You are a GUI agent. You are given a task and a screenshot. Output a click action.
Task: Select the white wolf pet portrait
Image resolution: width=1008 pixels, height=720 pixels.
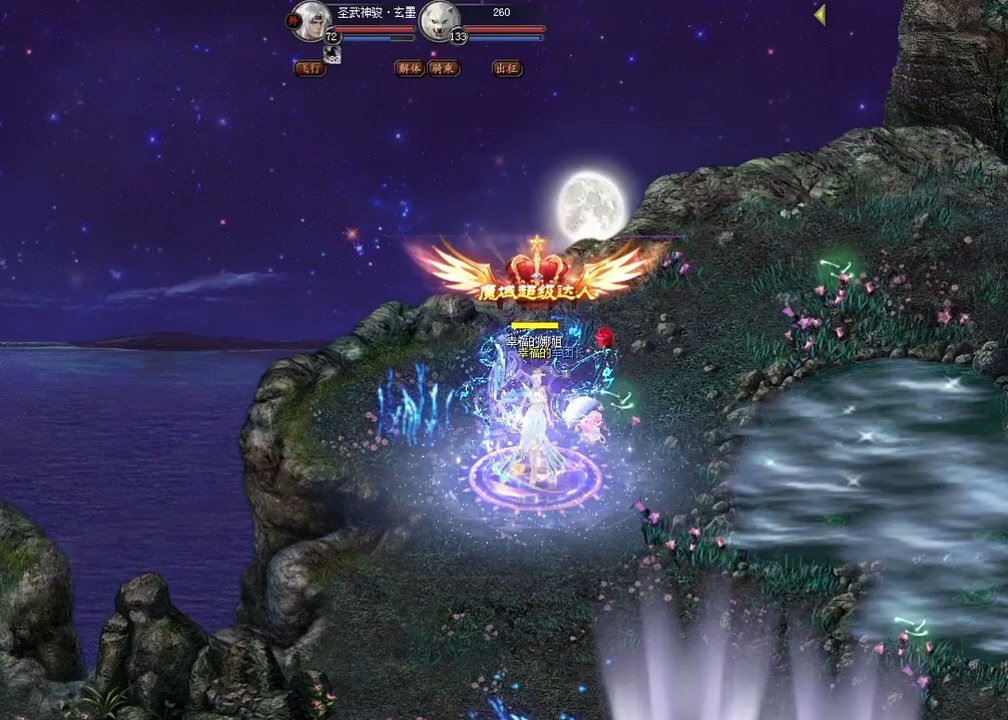pos(439,20)
